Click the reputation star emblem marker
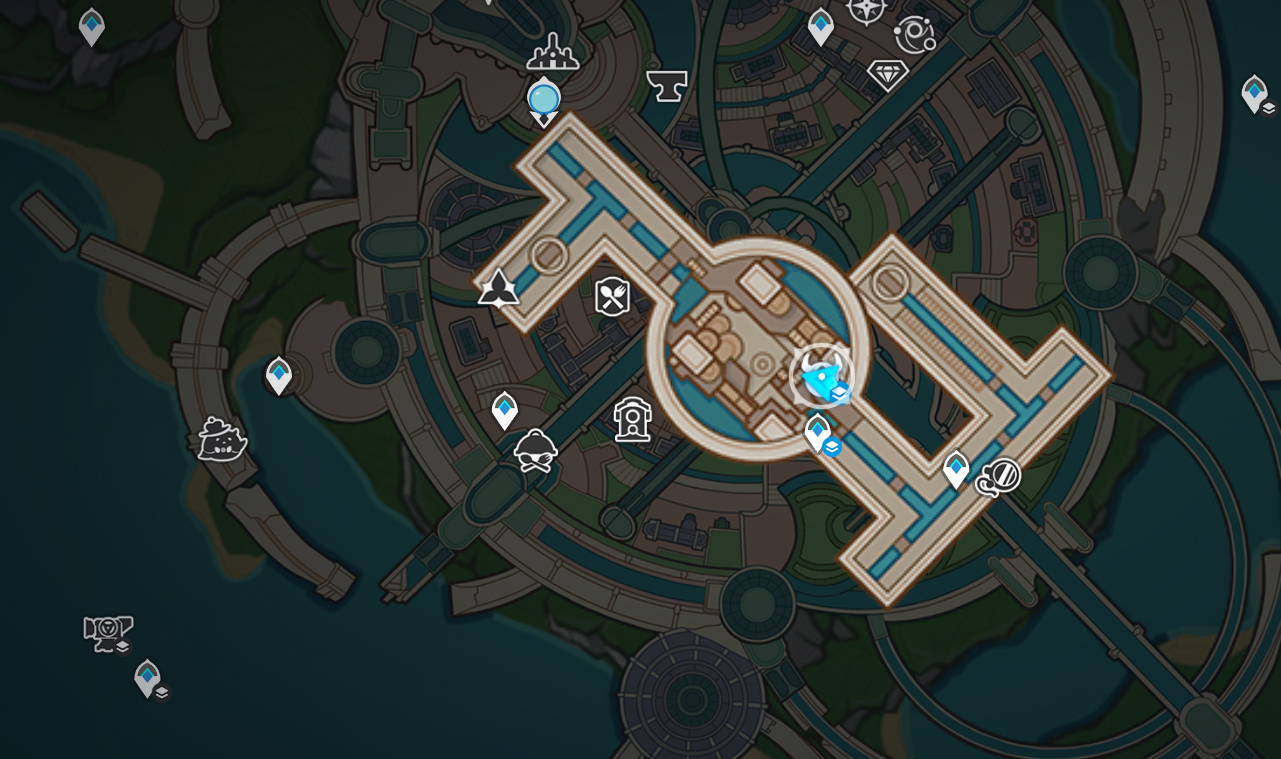This screenshot has width=1281, height=759. pyautogui.click(x=497, y=290)
